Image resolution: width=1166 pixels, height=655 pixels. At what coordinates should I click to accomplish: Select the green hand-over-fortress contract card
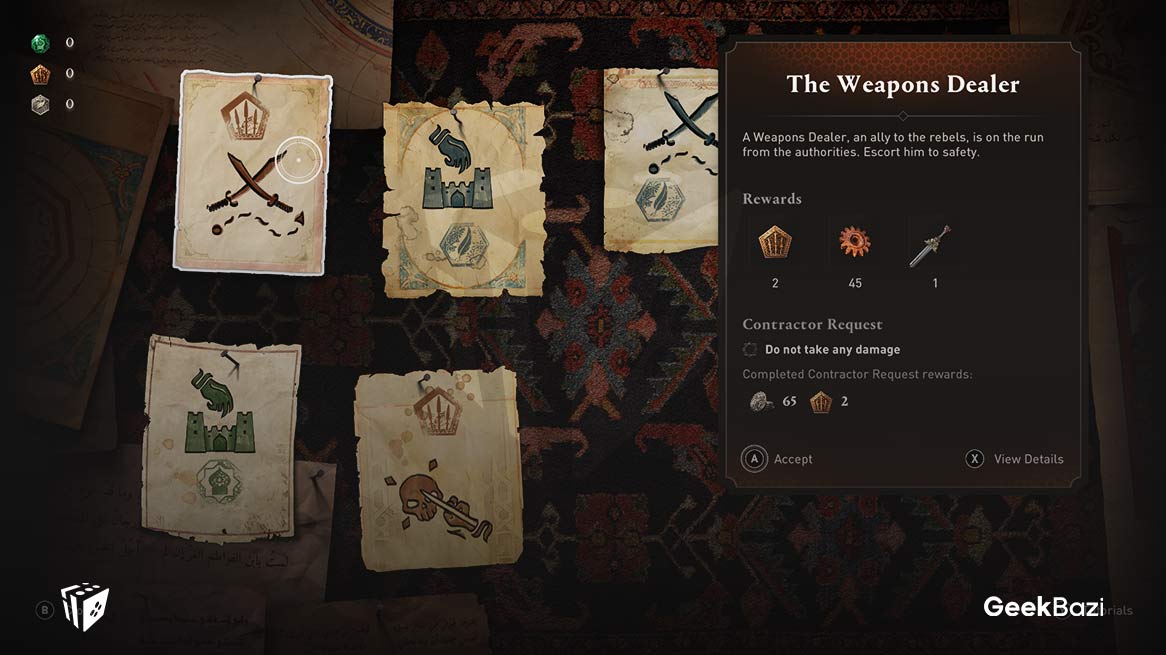click(221, 435)
